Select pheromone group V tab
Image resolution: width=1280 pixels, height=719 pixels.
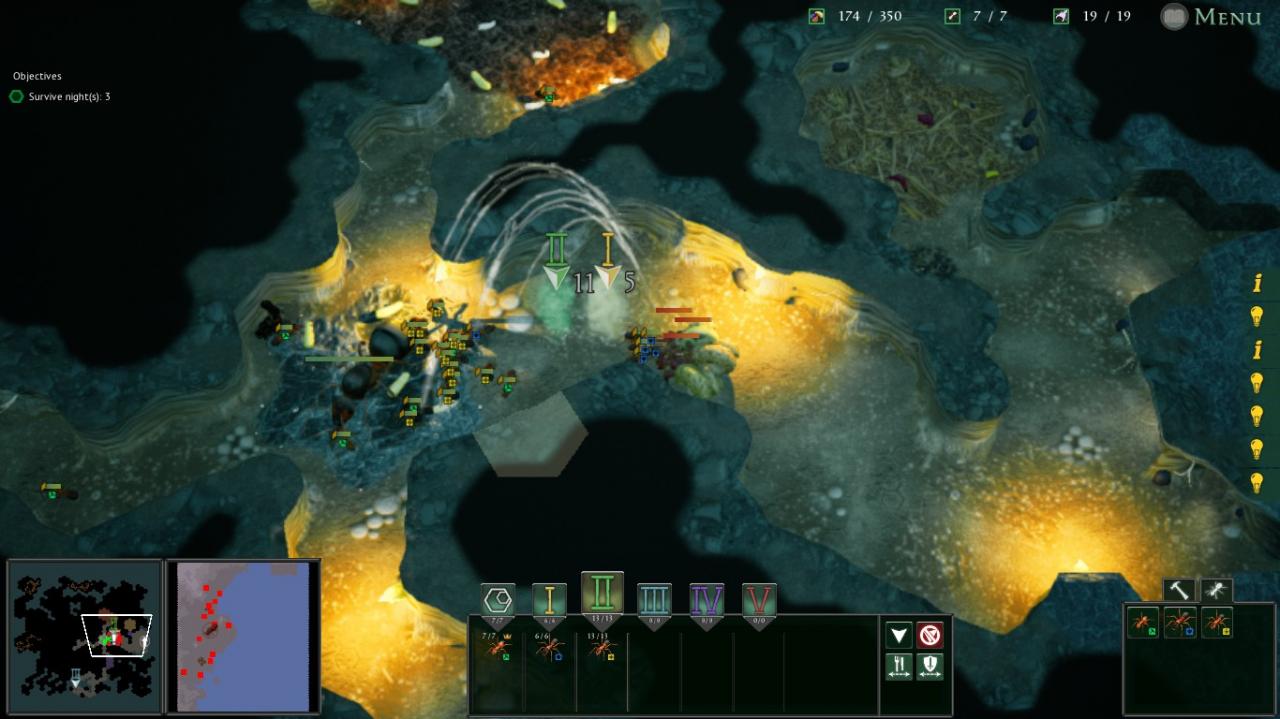(x=759, y=600)
